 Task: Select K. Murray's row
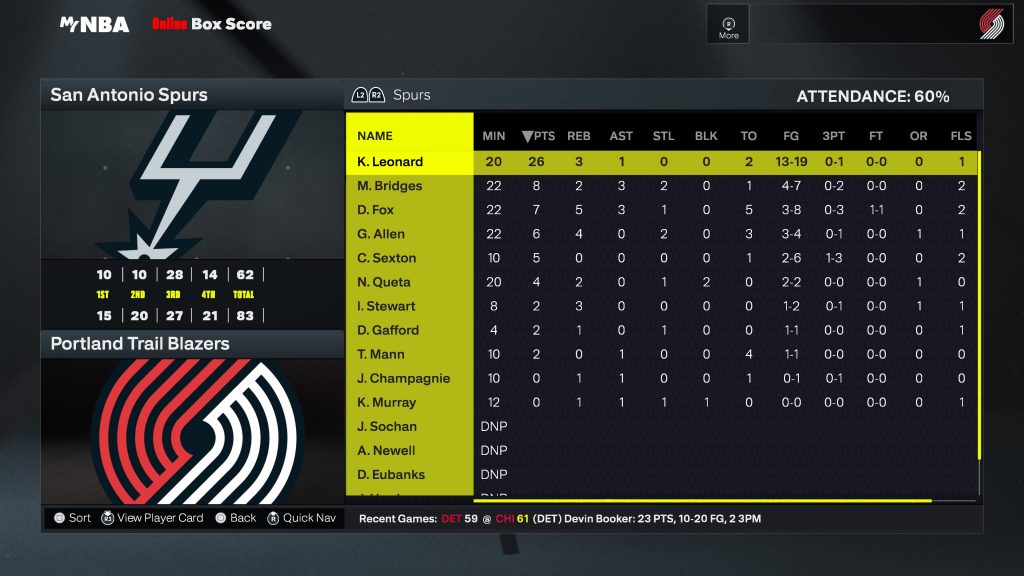click(386, 402)
